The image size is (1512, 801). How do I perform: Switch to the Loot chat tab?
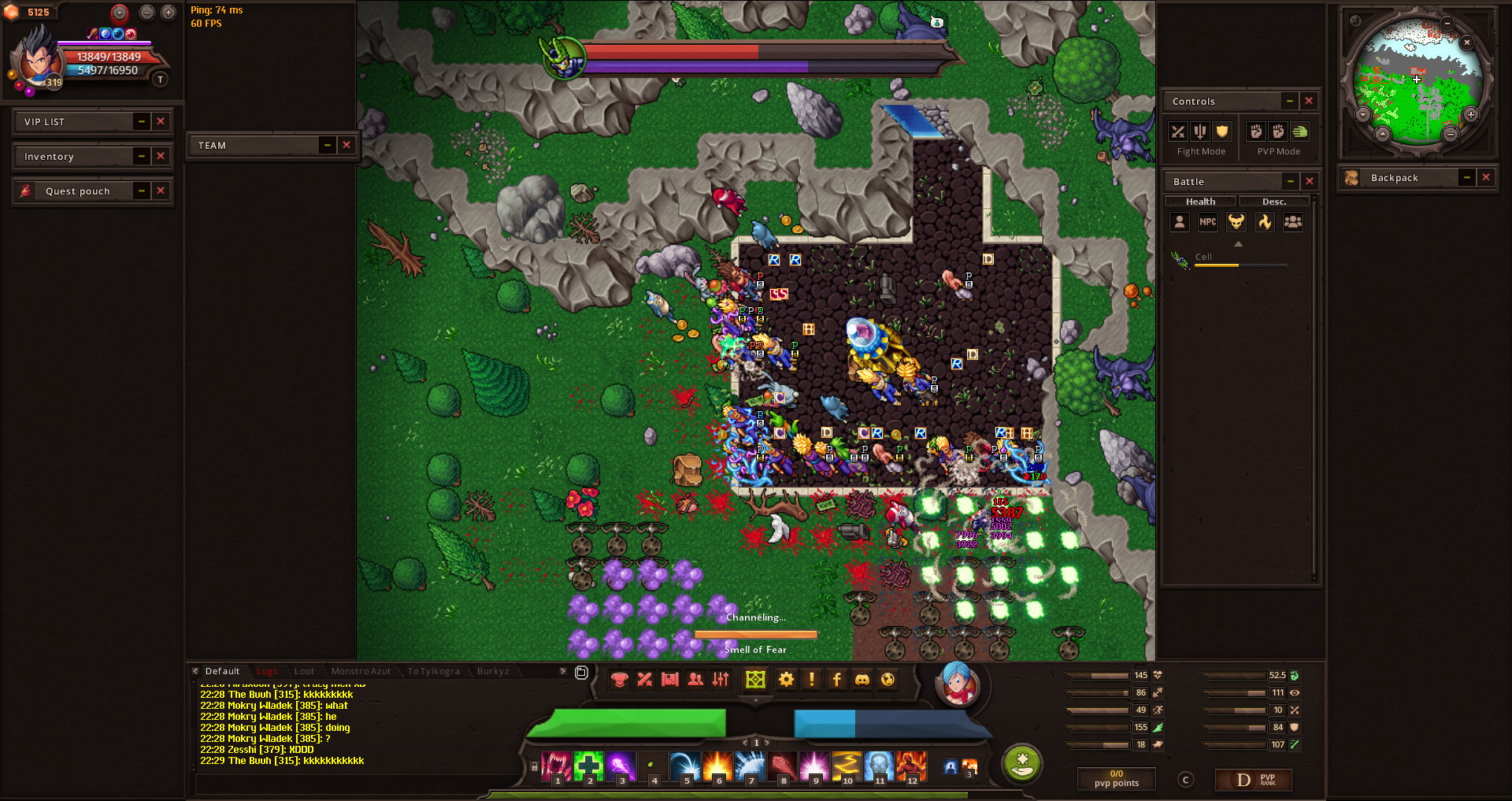click(x=304, y=671)
